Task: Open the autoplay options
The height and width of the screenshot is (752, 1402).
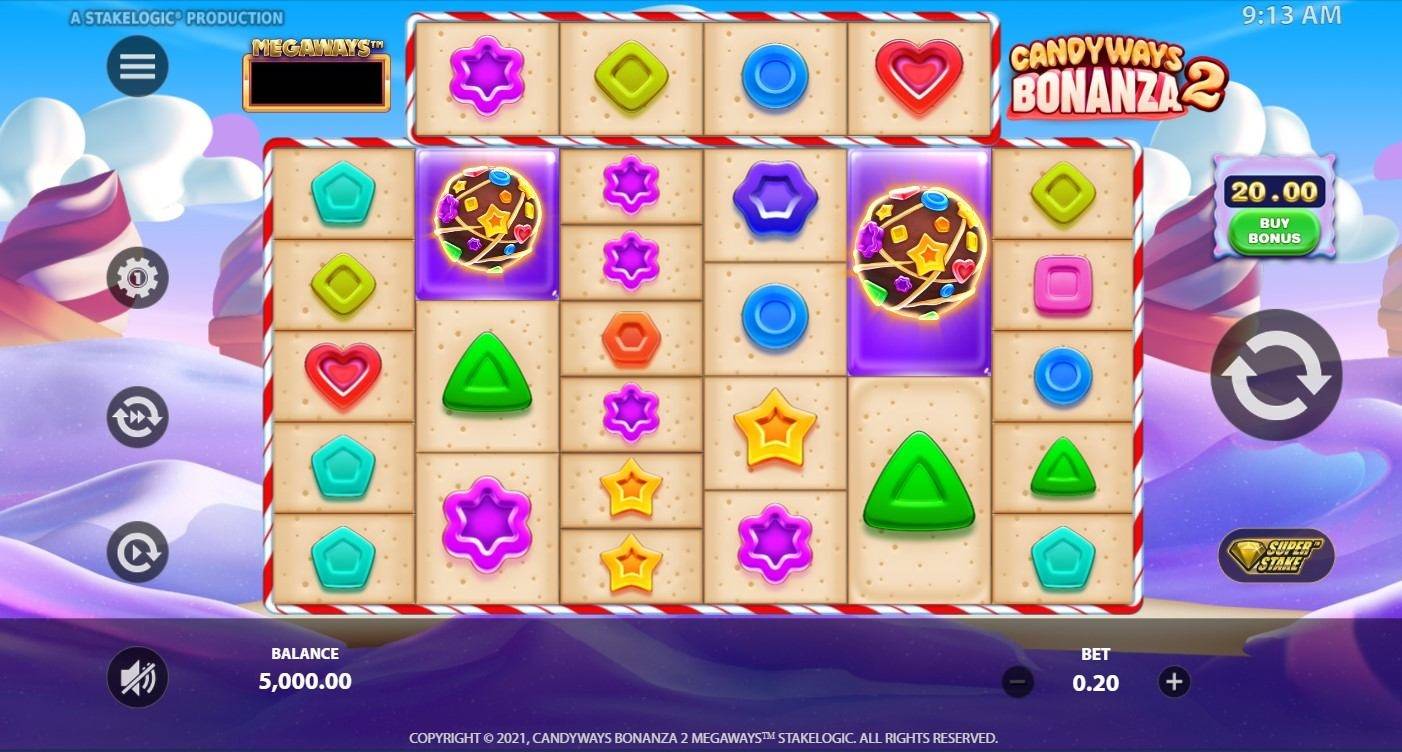Action: coord(137,552)
